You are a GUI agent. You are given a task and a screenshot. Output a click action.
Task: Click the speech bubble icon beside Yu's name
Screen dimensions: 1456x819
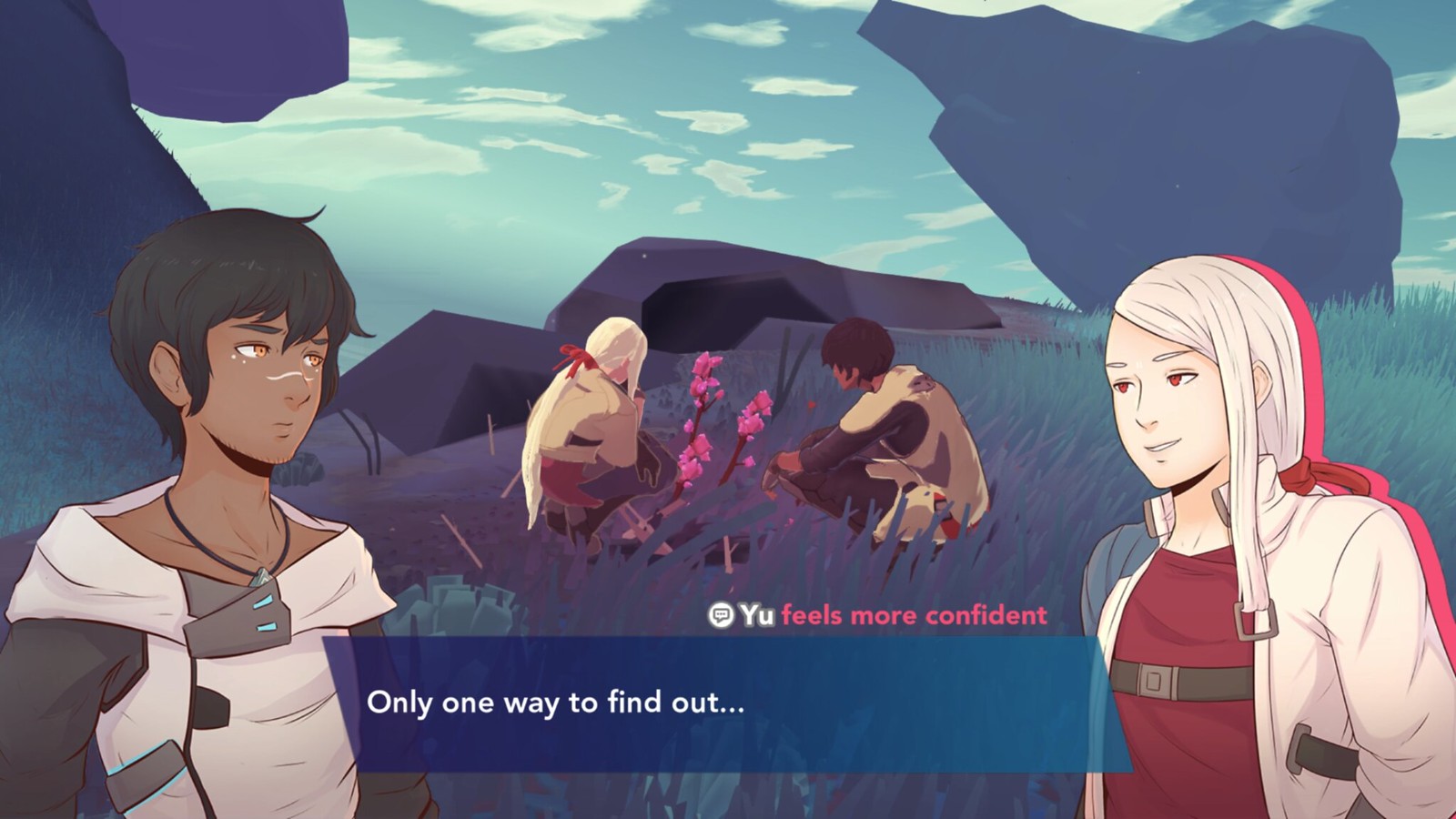722,616
